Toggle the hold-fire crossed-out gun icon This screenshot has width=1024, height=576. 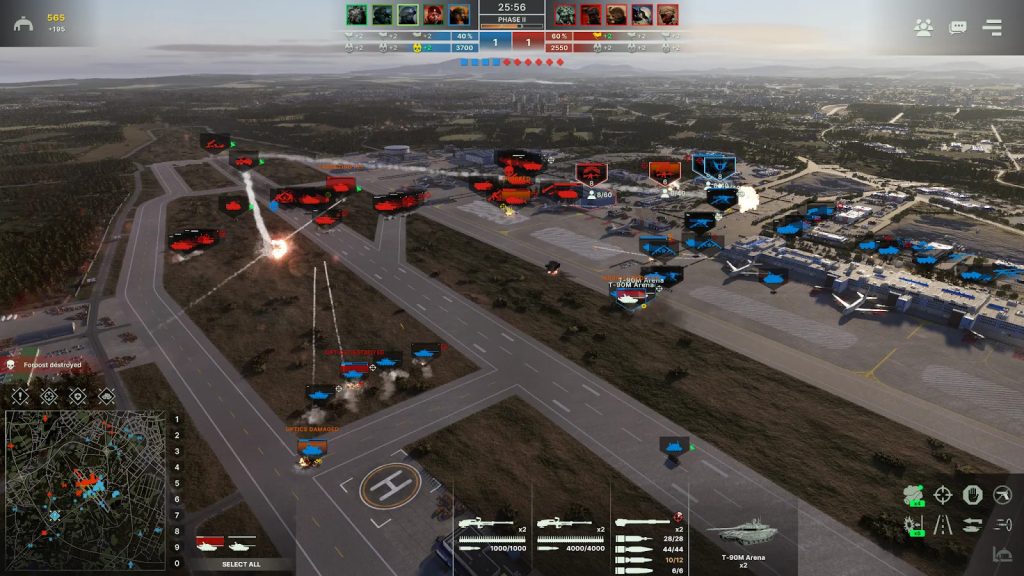click(x=1003, y=494)
